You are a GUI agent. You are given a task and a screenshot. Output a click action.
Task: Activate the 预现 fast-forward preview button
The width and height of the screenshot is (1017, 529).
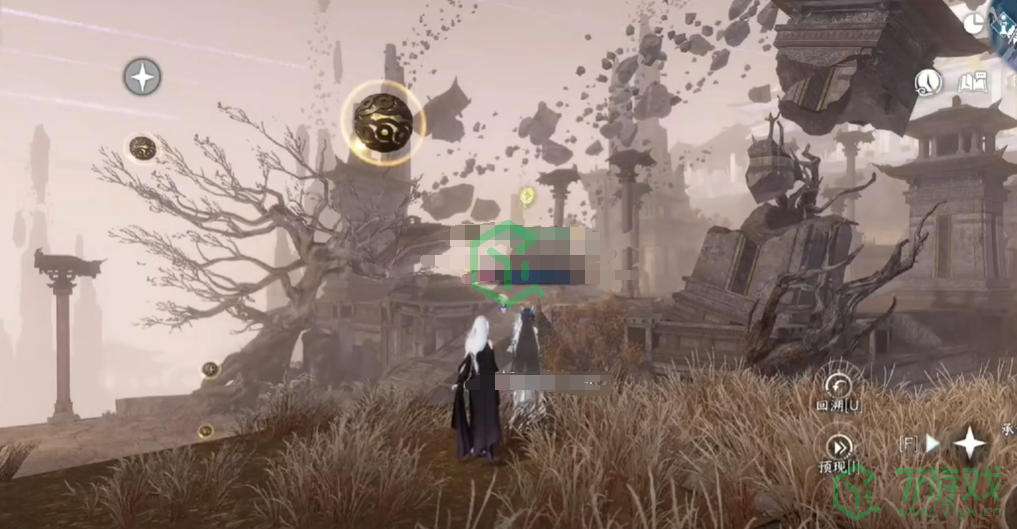[x=837, y=447]
